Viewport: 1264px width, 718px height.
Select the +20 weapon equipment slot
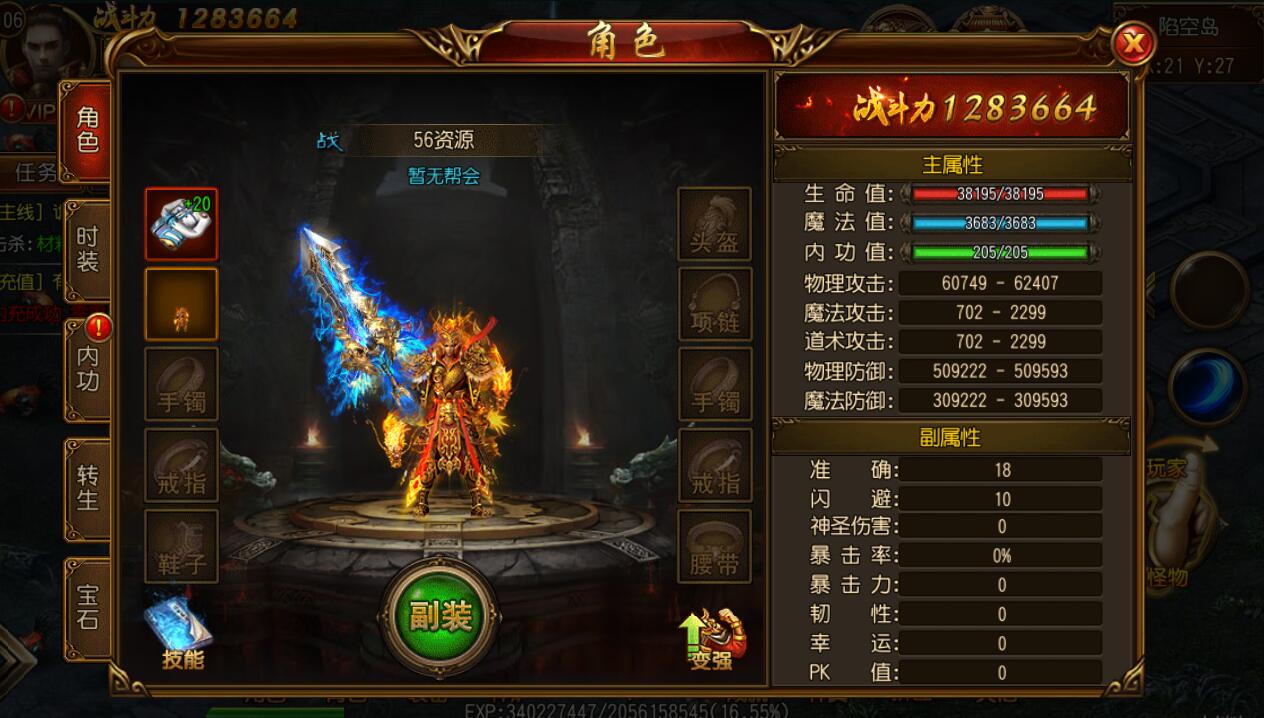point(181,224)
